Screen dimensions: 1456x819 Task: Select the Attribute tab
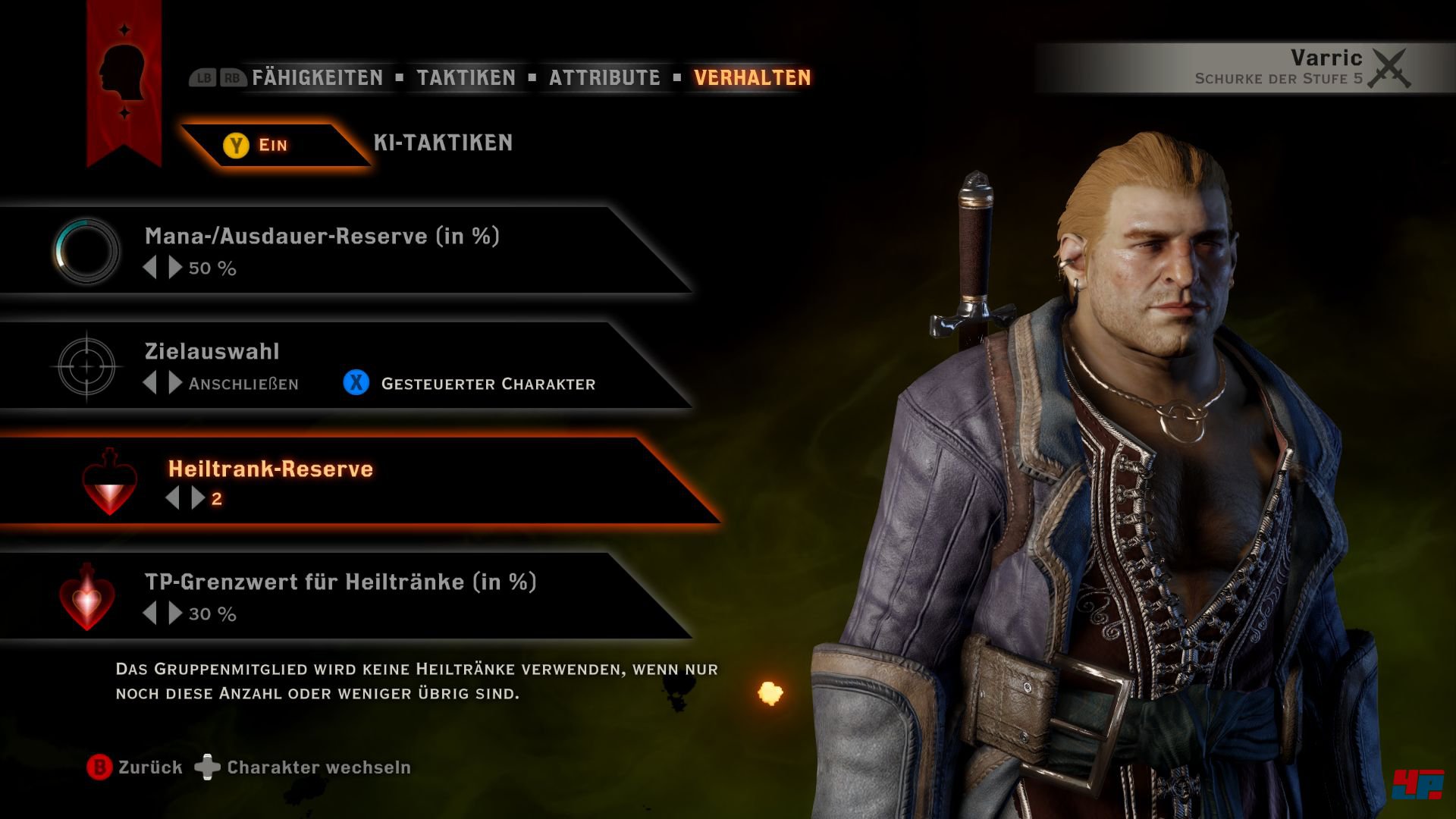pos(604,77)
